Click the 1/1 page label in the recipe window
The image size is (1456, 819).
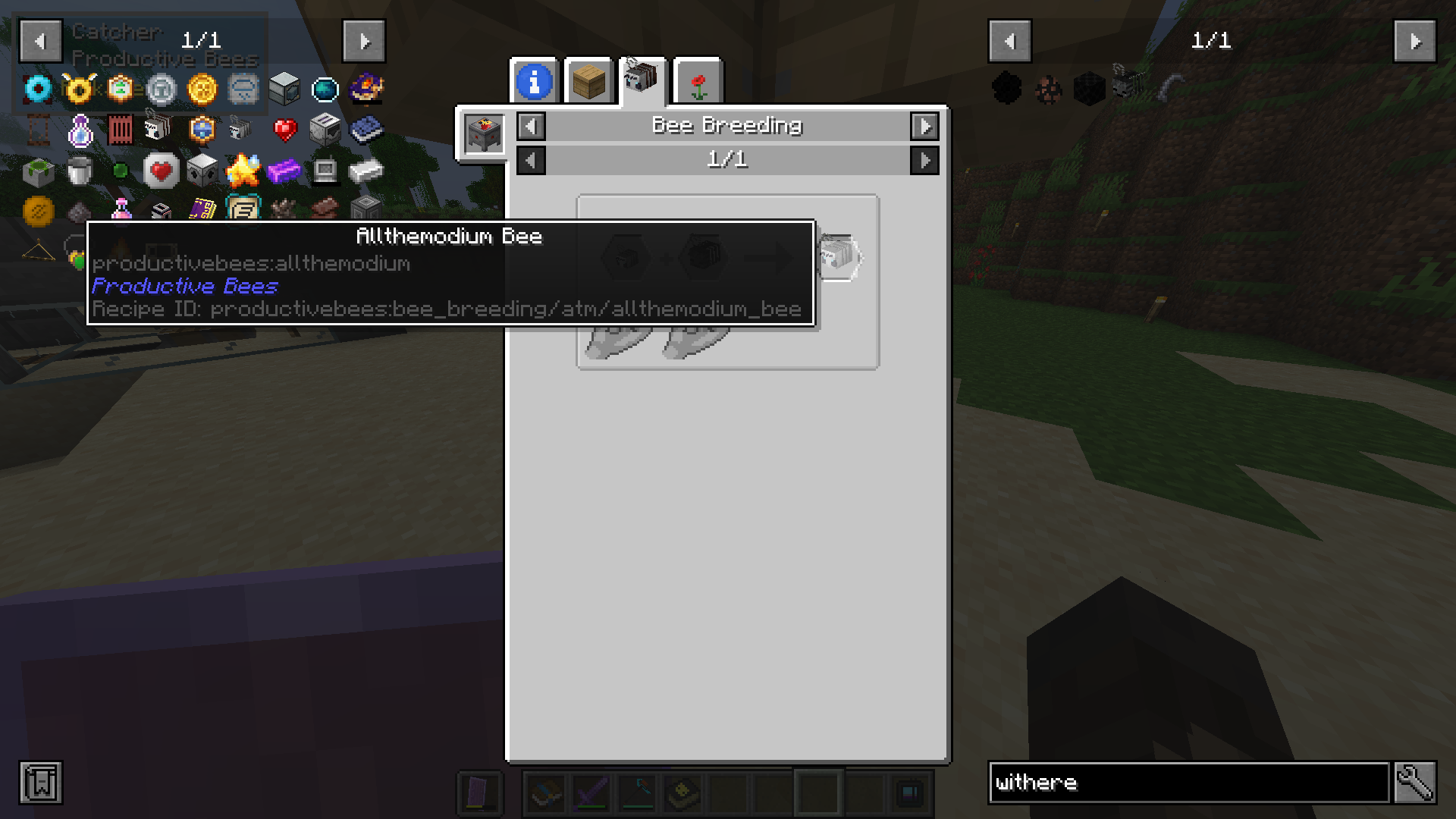[x=728, y=160]
